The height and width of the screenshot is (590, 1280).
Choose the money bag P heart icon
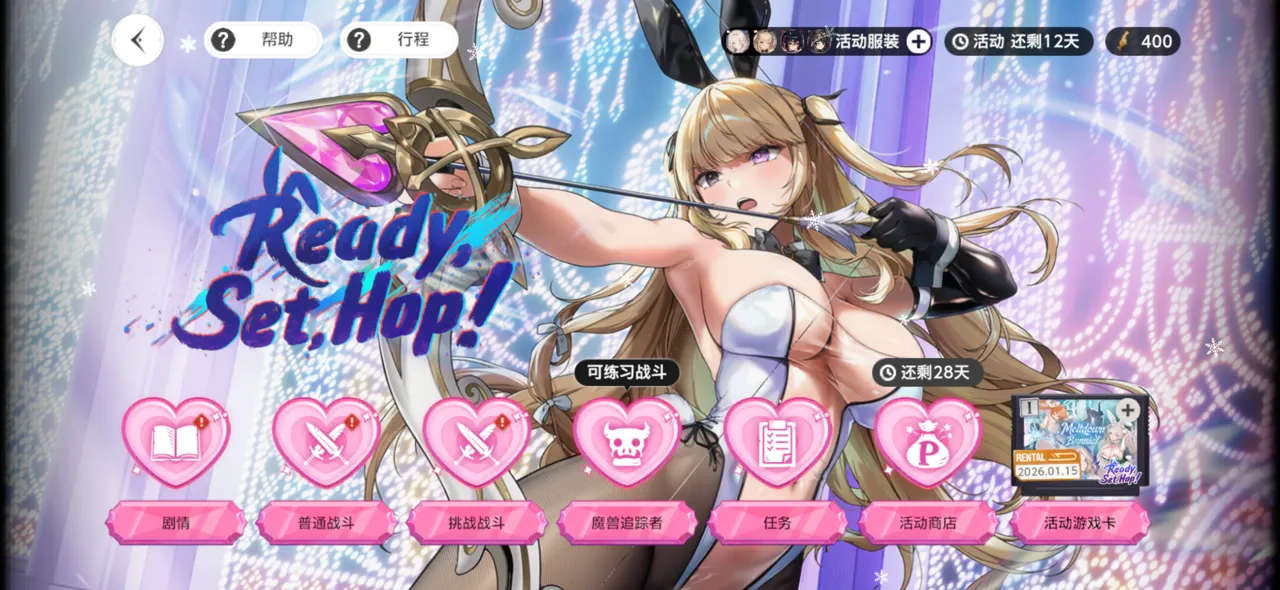pyautogui.click(x=928, y=441)
